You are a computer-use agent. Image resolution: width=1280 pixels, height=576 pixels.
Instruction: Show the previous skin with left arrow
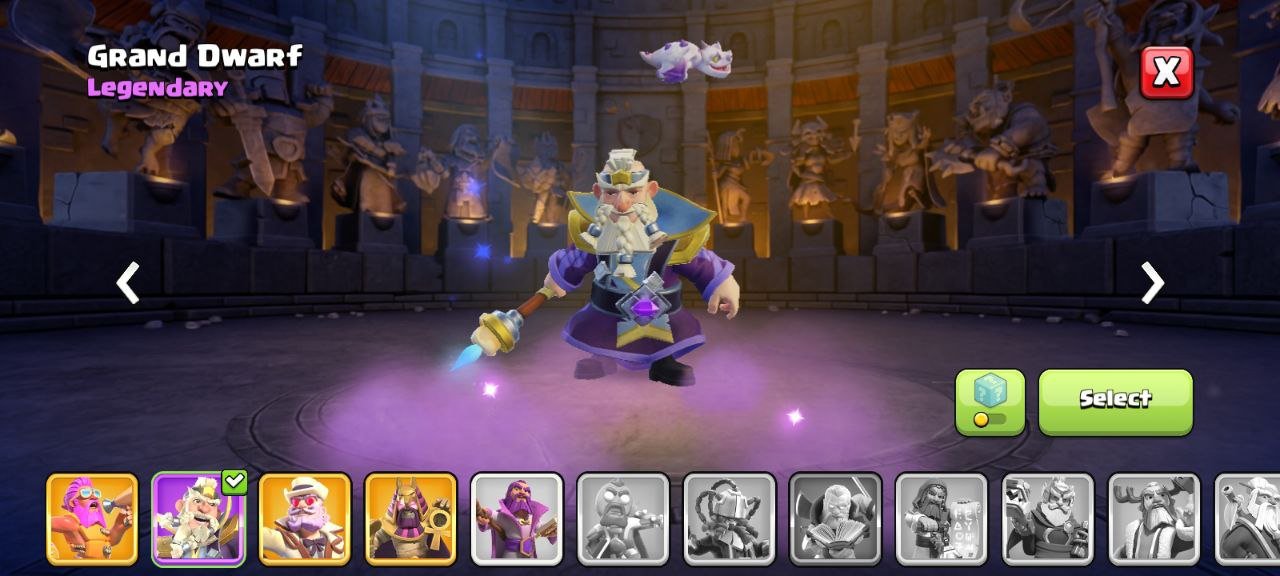[x=128, y=283]
